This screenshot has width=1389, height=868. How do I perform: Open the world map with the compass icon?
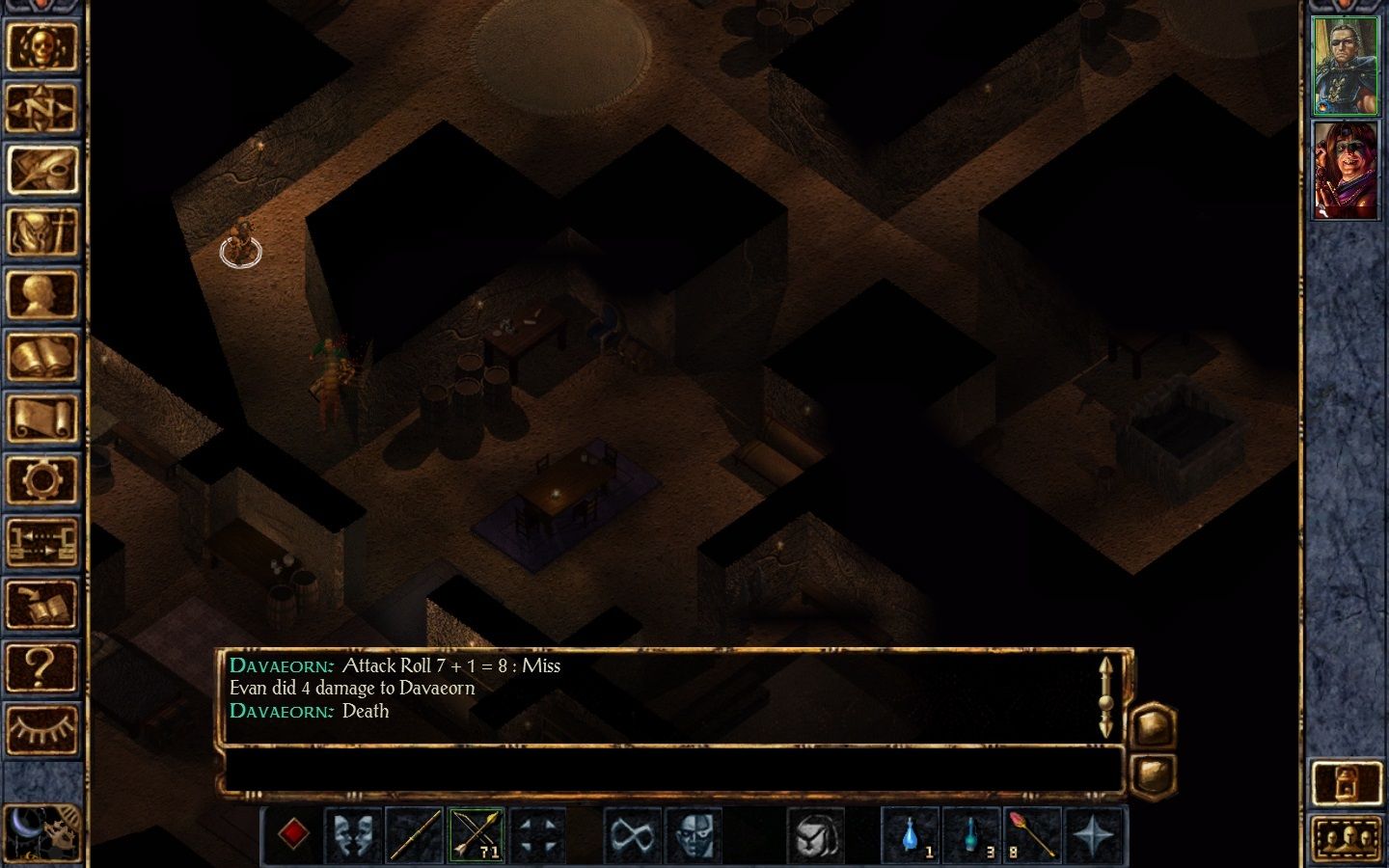pos(43,108)
